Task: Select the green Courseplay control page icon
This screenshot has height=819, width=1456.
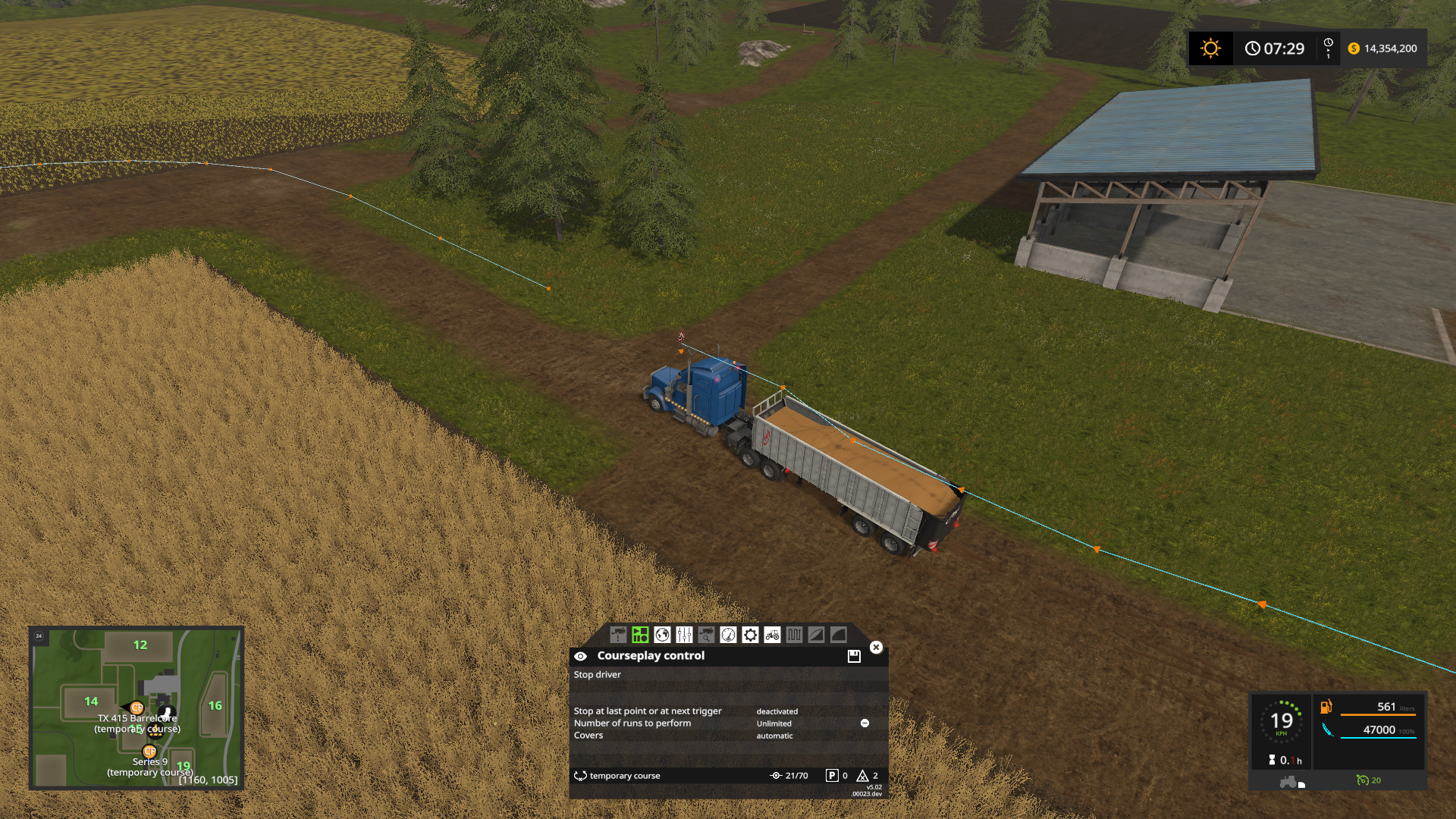Action: pyautogui.click(x=640, y=636)
